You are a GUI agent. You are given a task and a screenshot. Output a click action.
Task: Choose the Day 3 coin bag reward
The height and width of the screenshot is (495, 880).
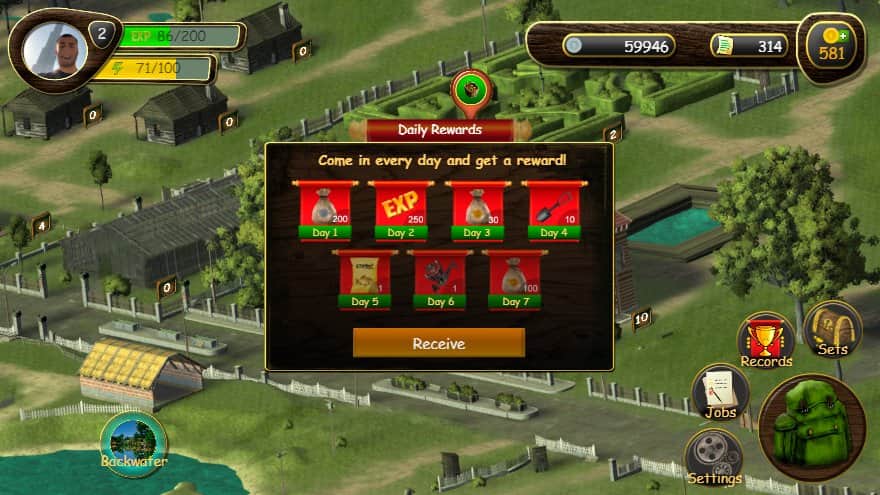(x=477, y=208)
